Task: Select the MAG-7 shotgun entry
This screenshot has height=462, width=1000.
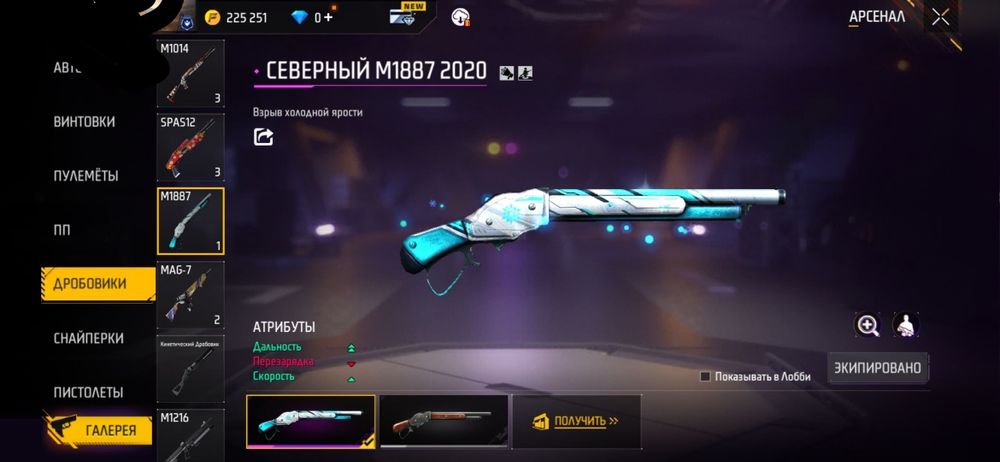Action: (190, 295)
